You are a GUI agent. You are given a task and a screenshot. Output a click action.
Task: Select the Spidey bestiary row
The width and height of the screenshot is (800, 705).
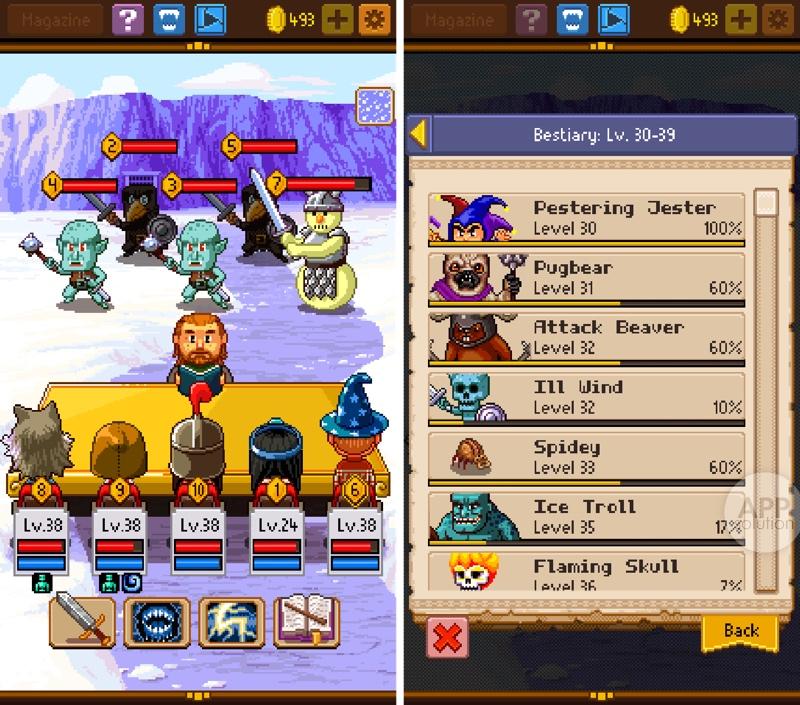point(586,456)
